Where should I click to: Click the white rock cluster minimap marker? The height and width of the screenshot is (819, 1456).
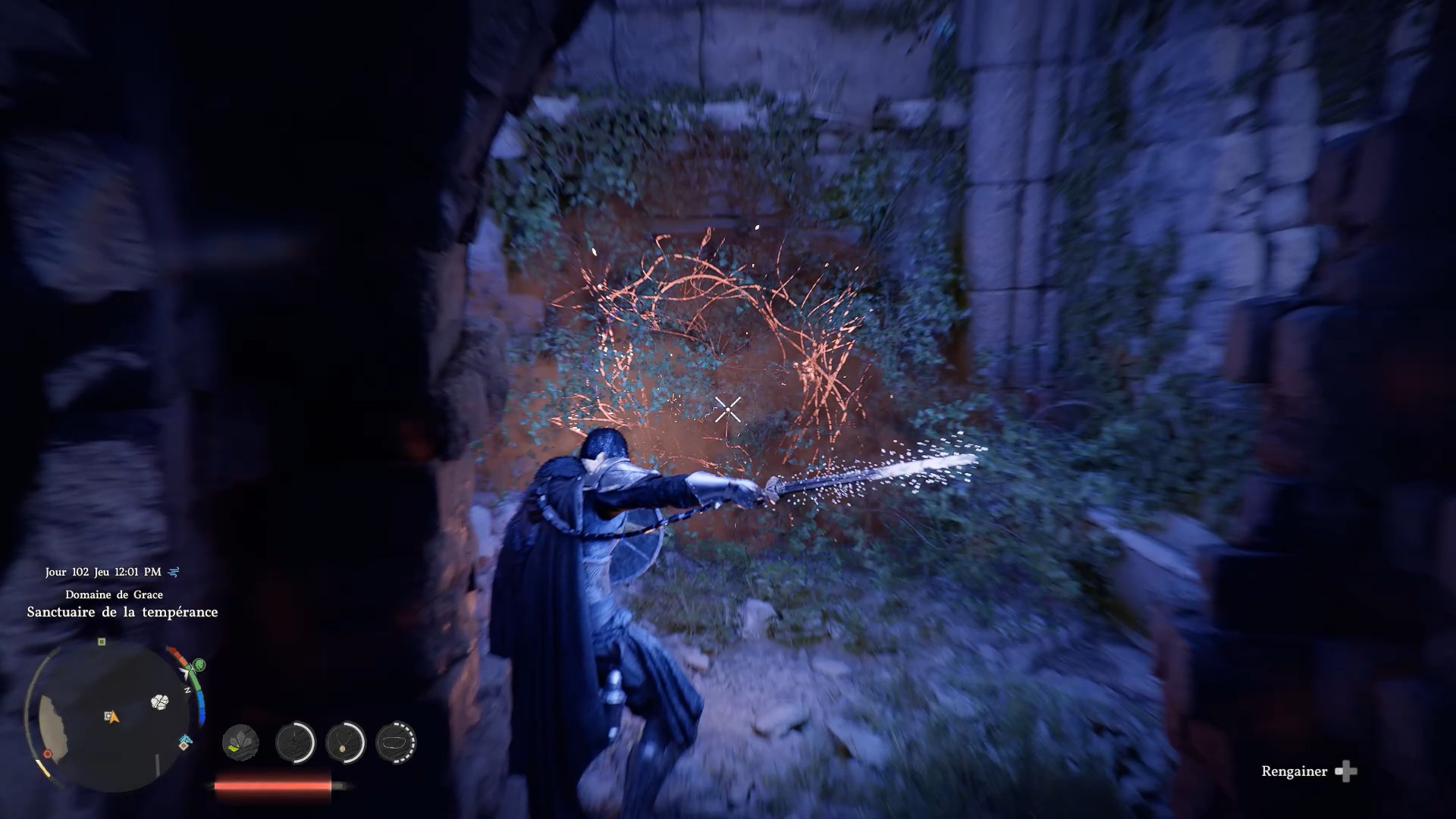(x=159, y=702)
